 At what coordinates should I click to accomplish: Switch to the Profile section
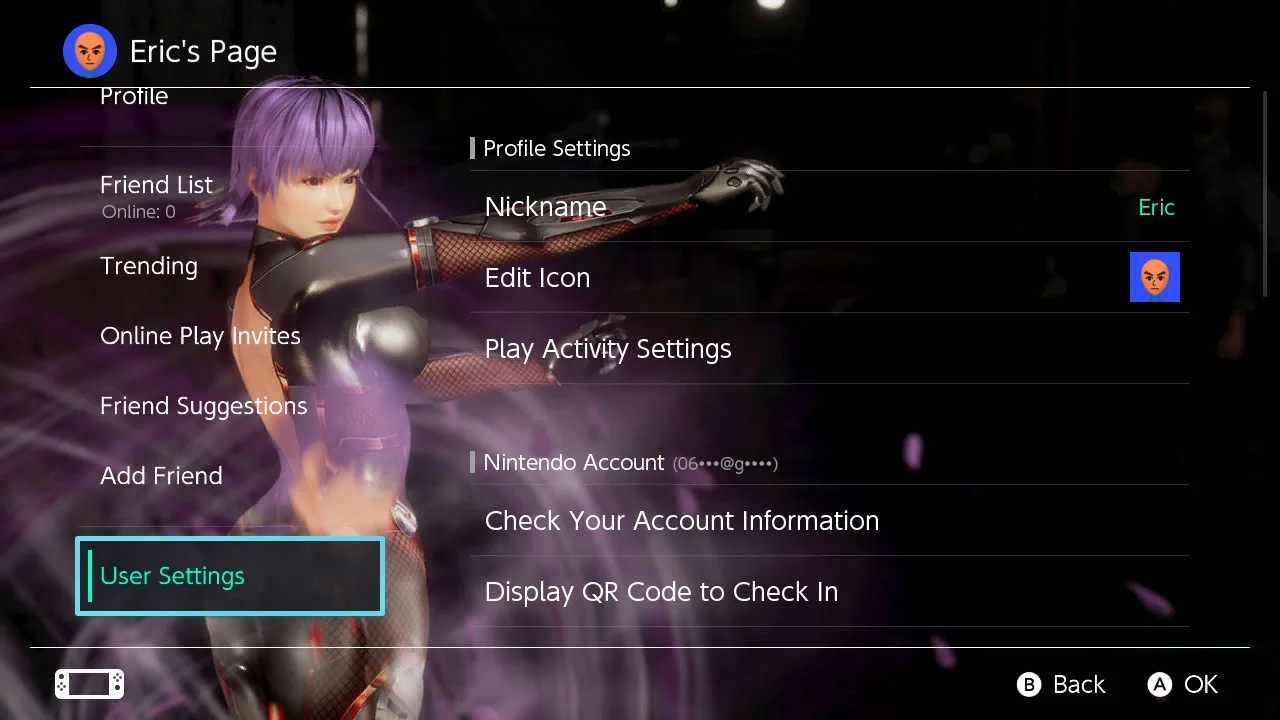(x=133, y=96)
